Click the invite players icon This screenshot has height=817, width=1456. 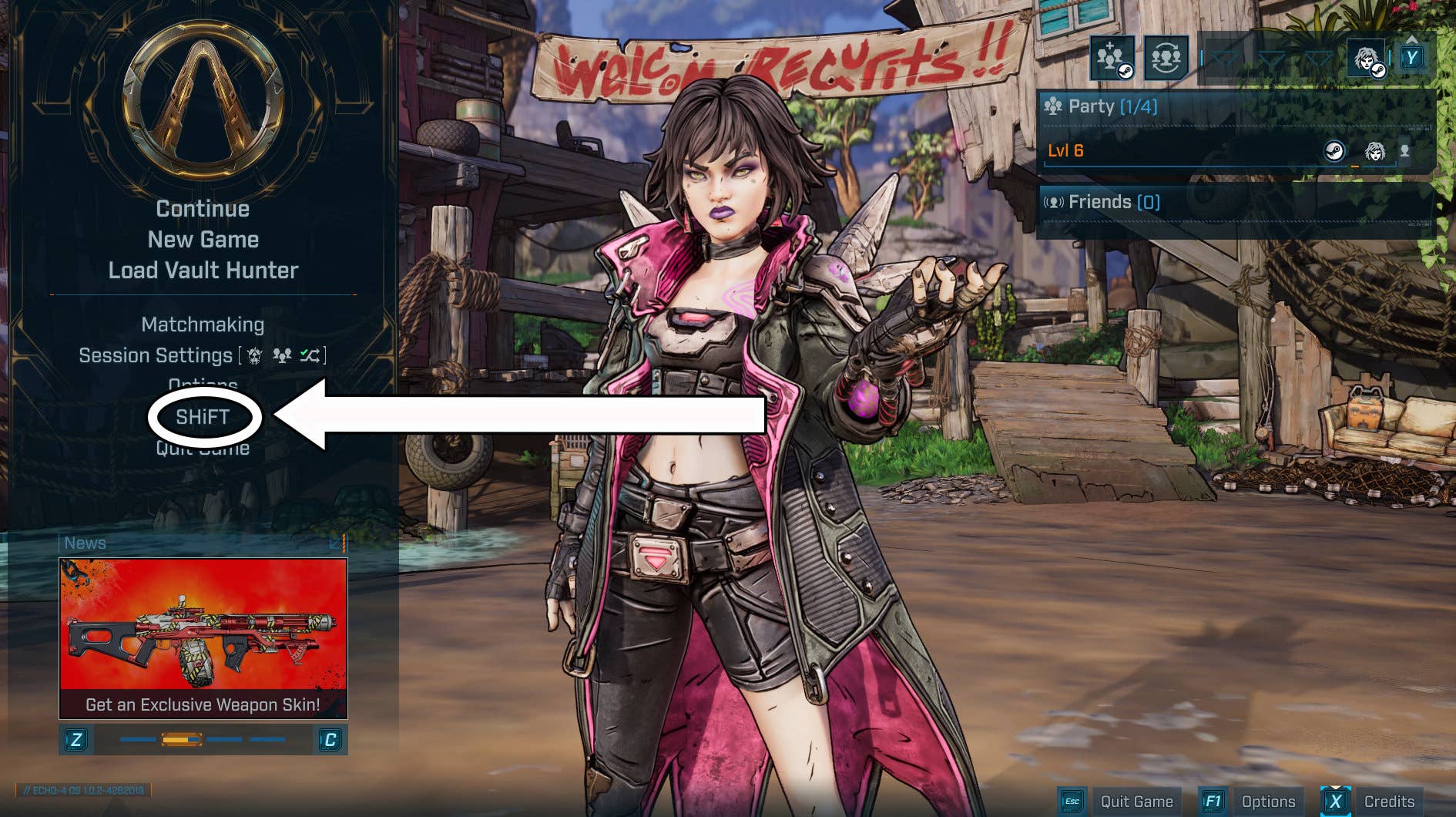coord(1112,58)
